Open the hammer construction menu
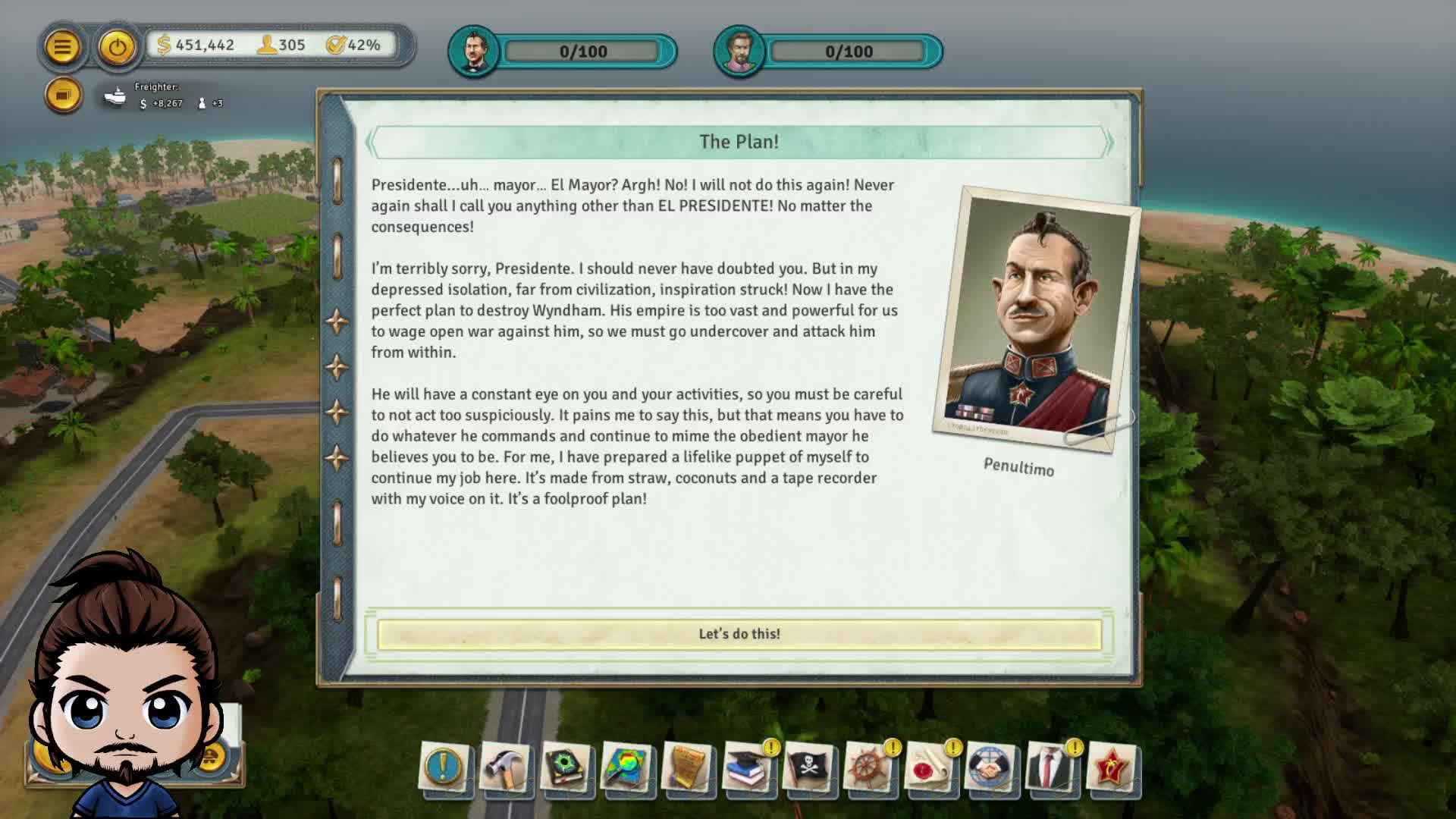 pos(505,767)
